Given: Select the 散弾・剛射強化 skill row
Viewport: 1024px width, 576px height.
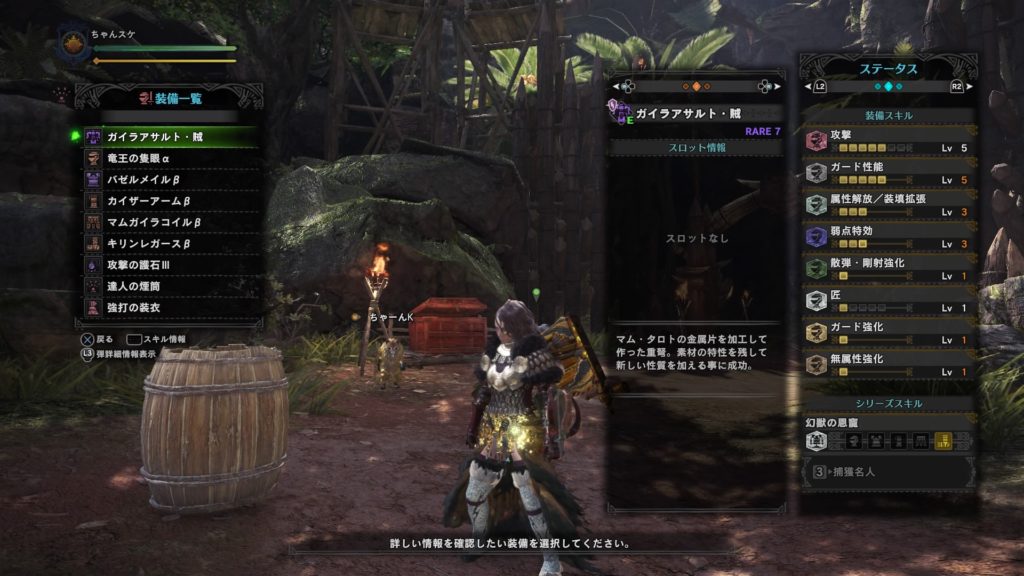Looking at the screenshot, I should point(889,268).
